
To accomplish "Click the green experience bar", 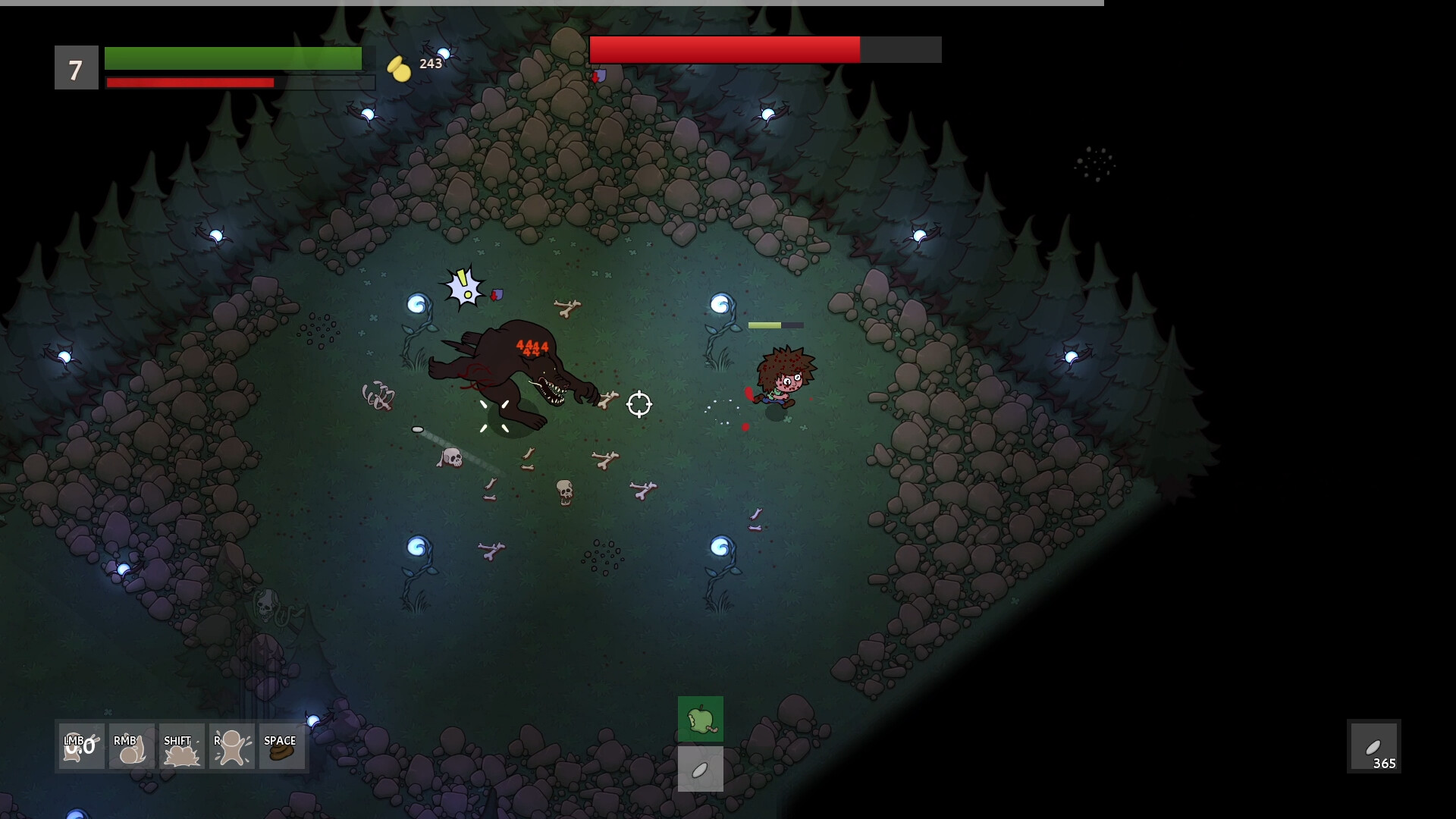I will coord(233,58).
